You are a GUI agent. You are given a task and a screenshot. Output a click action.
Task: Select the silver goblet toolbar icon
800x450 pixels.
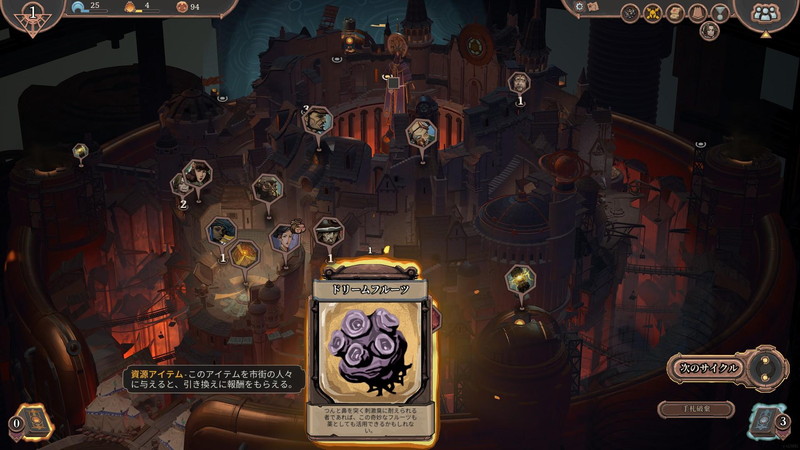click(720, 13)
